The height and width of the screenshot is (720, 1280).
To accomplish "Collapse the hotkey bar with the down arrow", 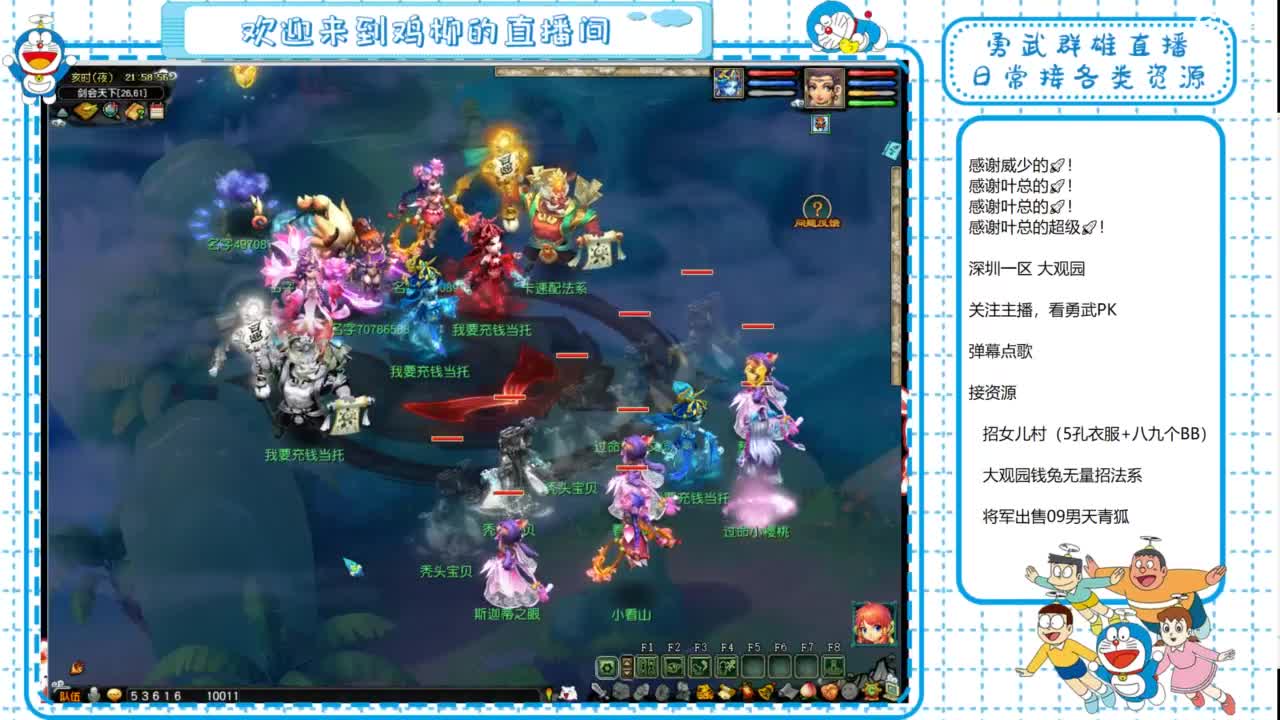I will click(x=627, y=672).
